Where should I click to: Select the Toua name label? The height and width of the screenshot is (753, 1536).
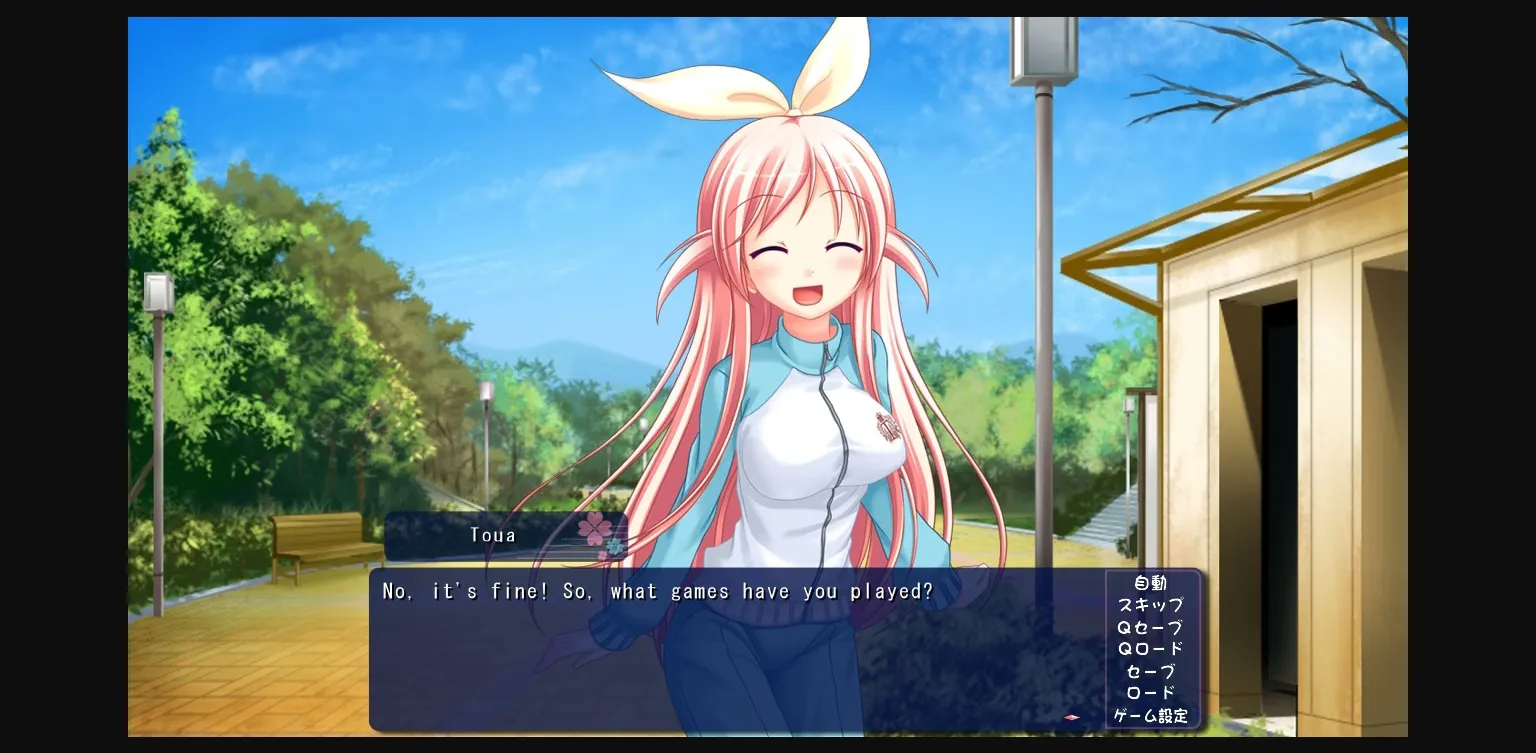coord(492,534)
